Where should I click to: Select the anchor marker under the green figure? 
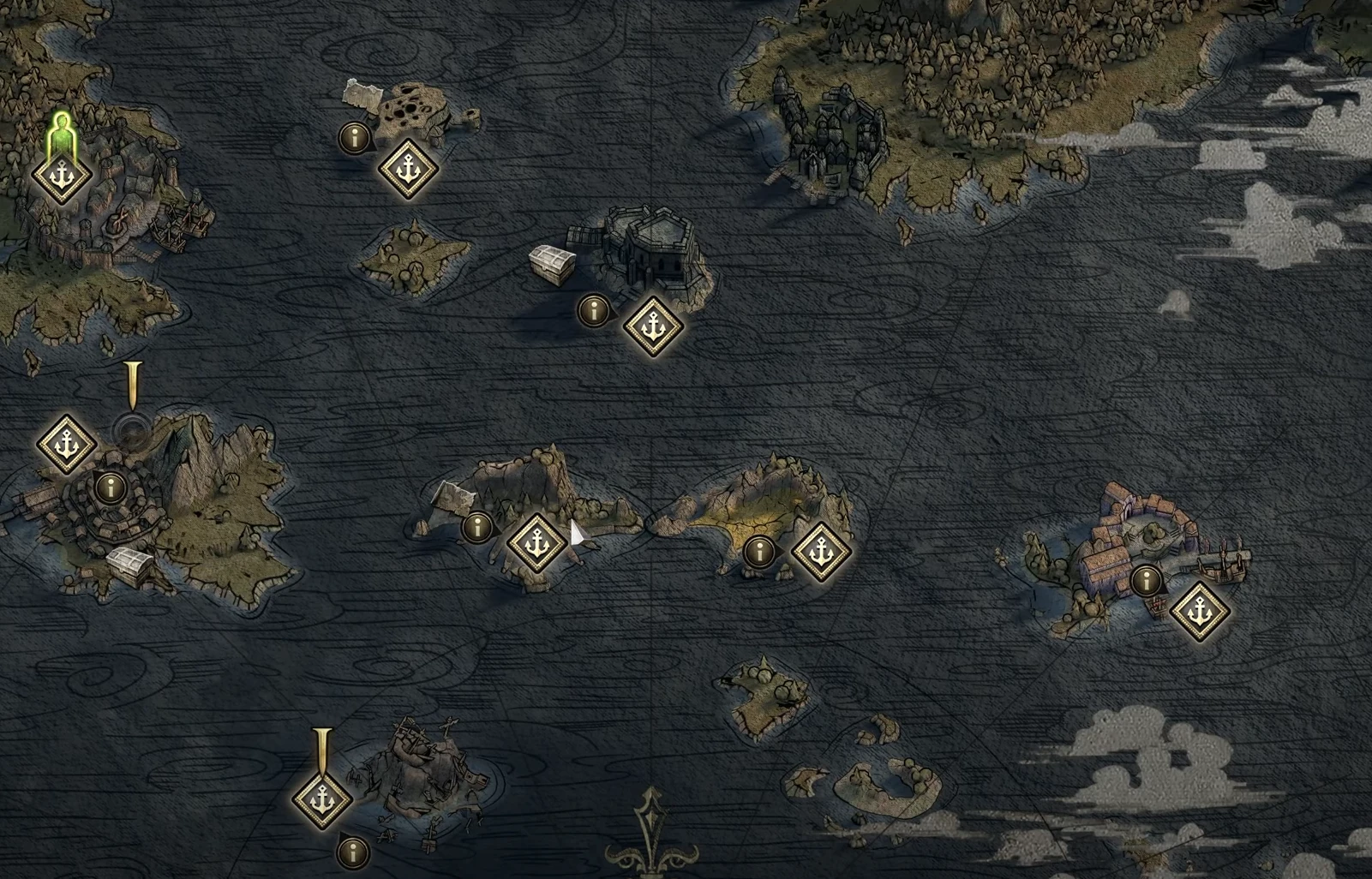click(62, 175)
